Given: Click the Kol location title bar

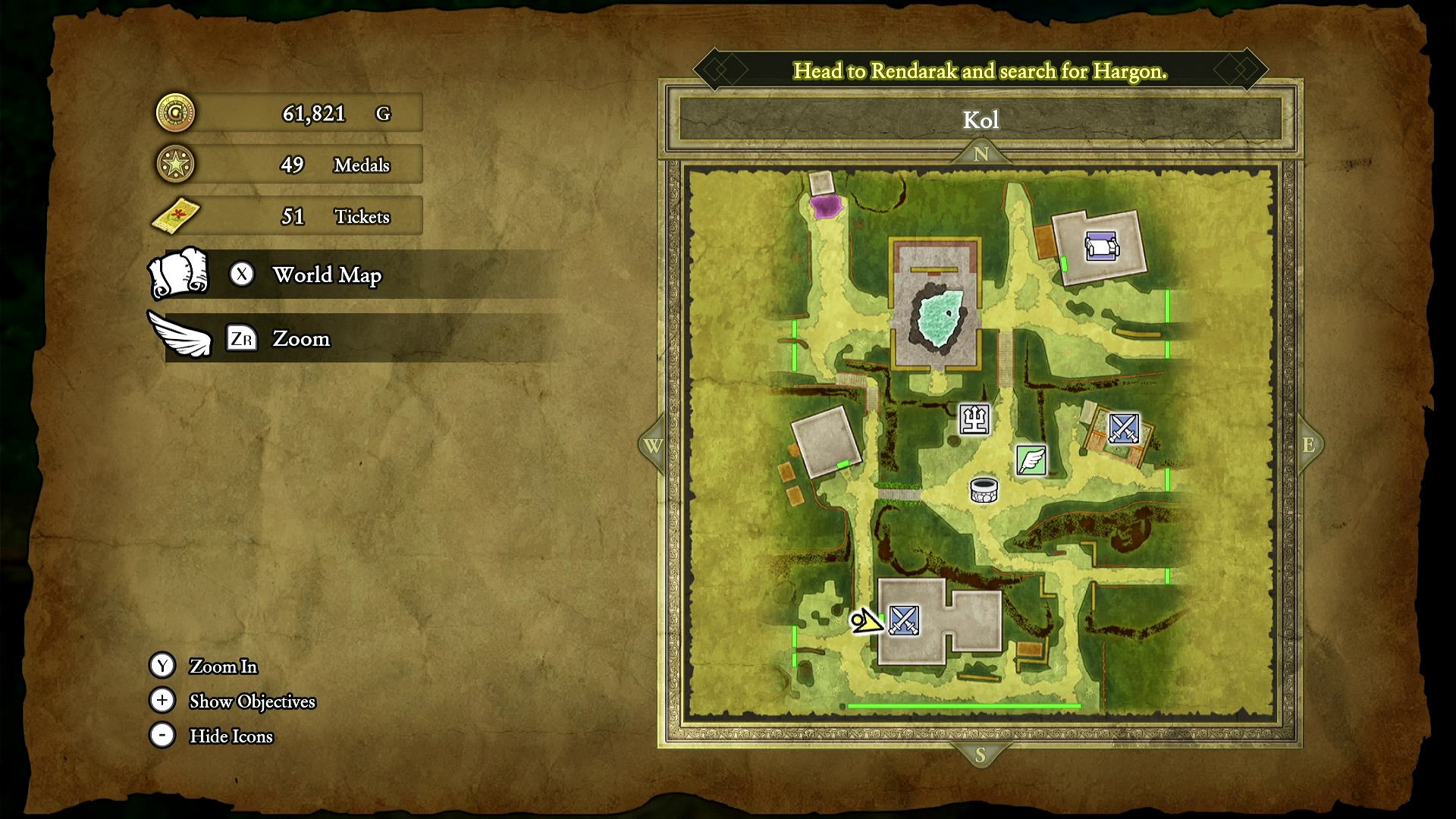Looking at the screenshot, I should point(981,120).
